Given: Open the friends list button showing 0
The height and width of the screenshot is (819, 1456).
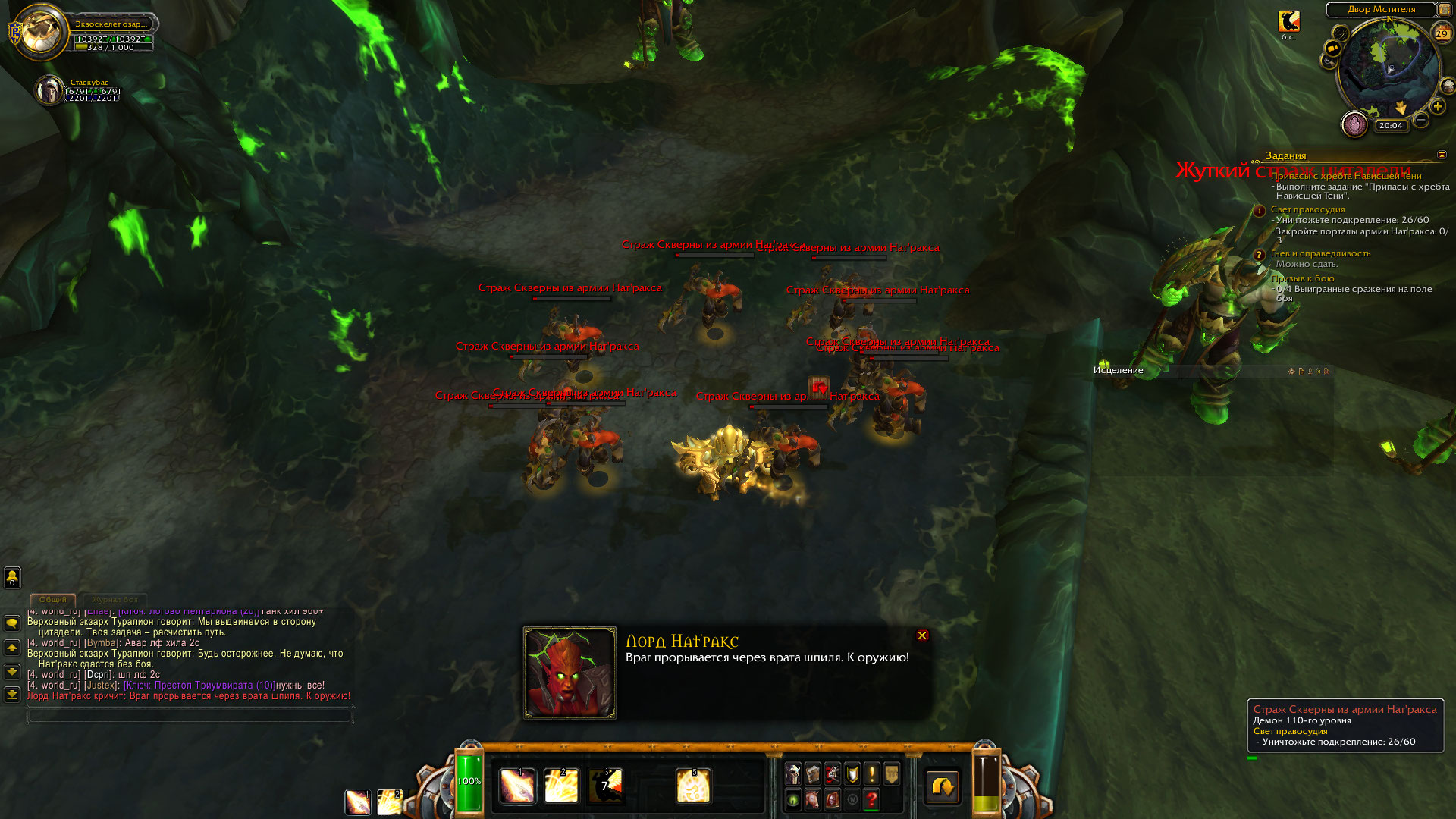Looking at the screenshot, I should click(x=12, y=578).
